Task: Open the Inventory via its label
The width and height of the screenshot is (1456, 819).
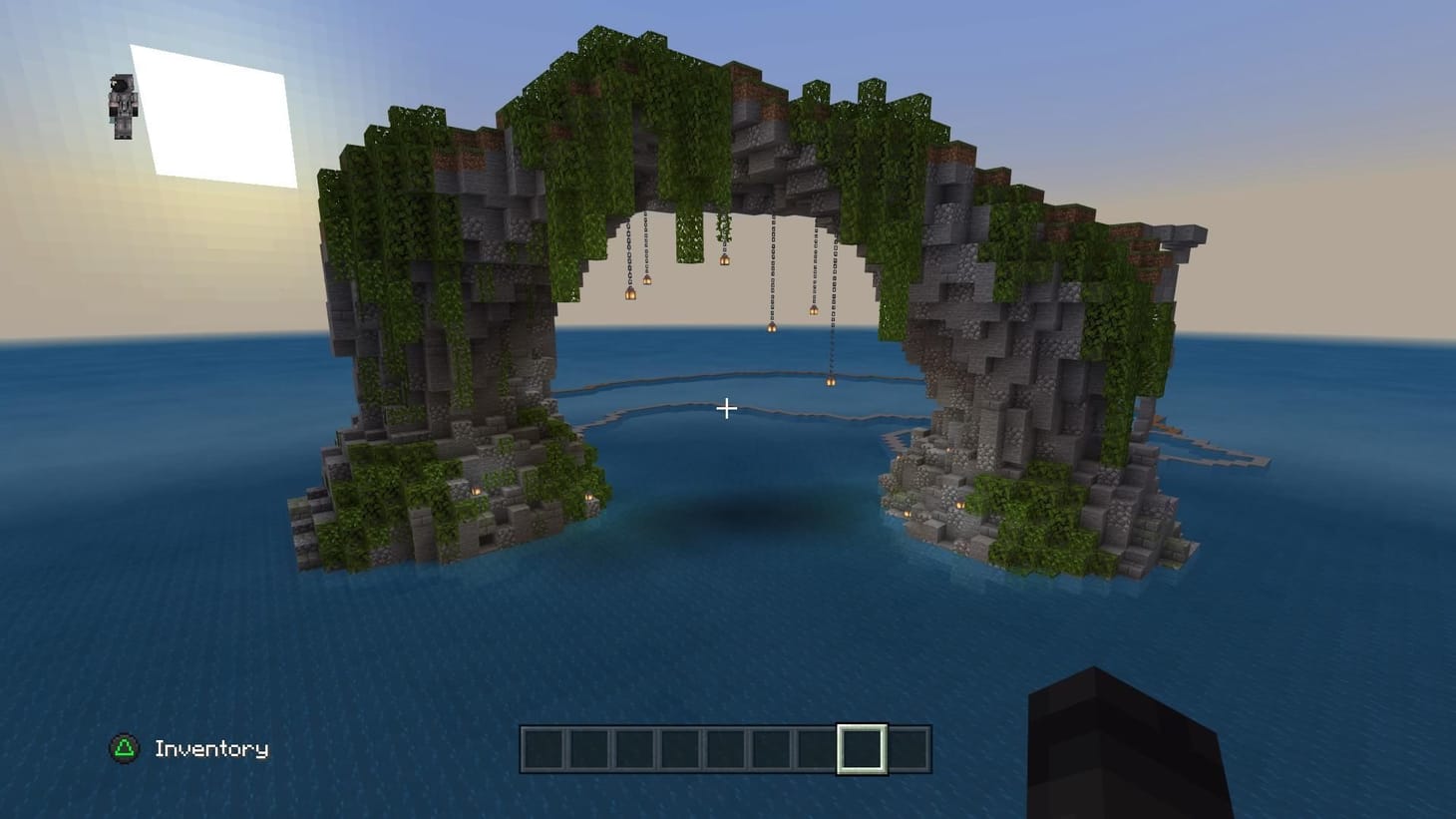Action: point(211,748)
